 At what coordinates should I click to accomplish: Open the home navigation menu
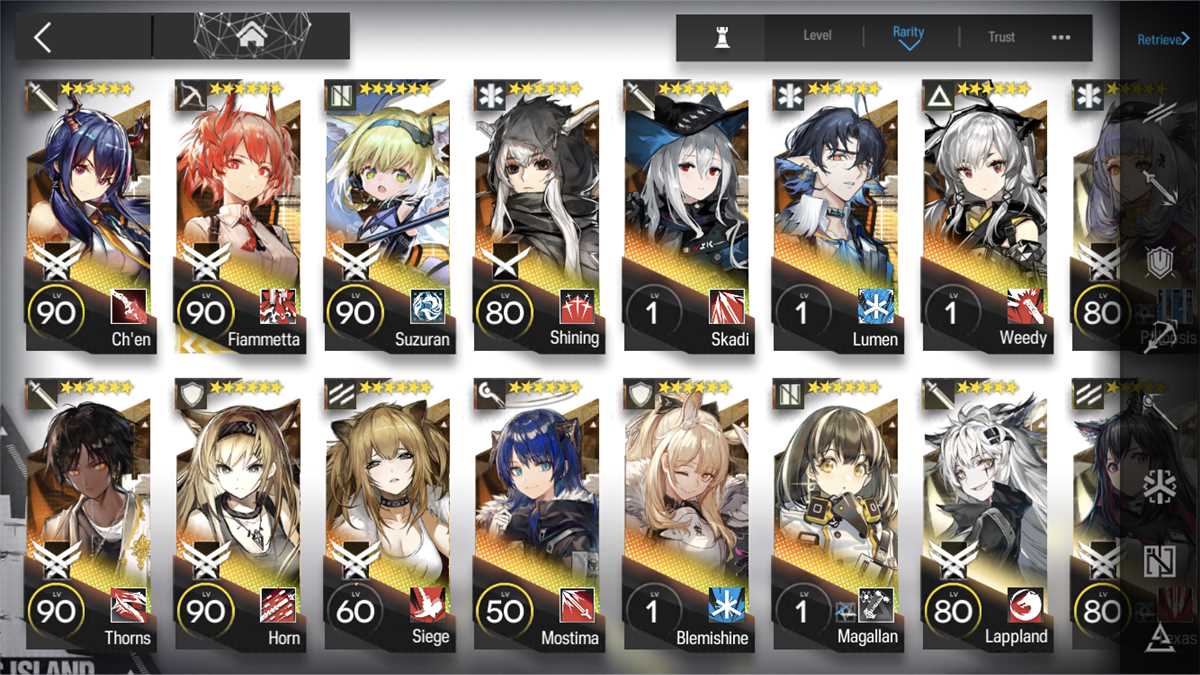click(250, 37)
